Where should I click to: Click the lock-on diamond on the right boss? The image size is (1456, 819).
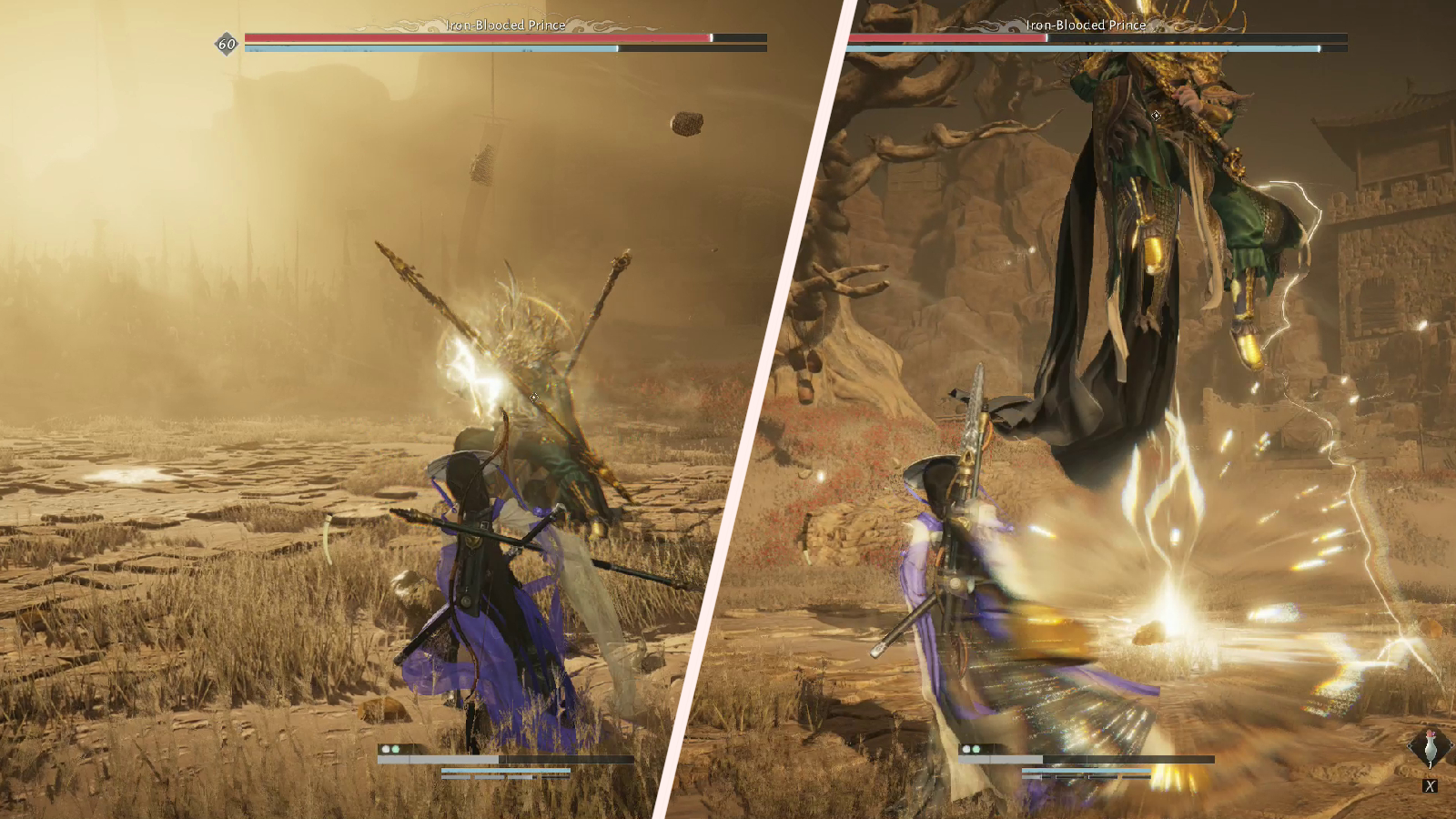tap(1156, 116)
